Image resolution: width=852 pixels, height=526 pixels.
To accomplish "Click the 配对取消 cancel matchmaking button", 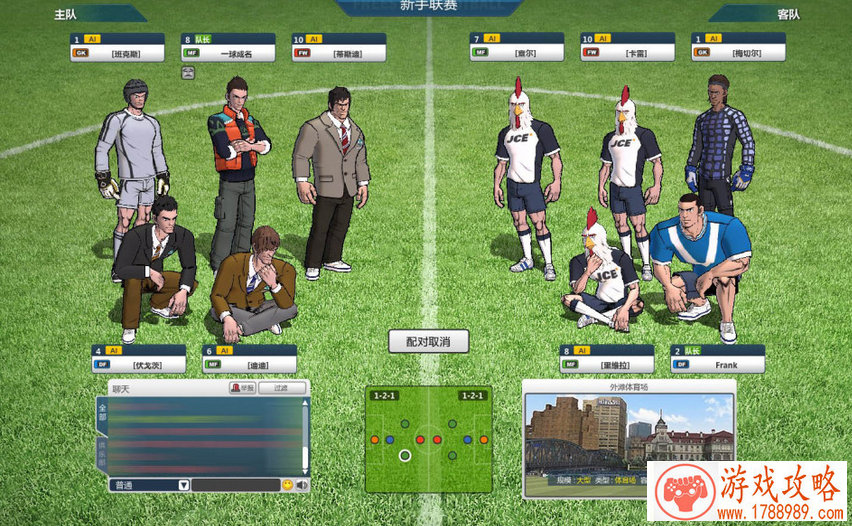I will [x=428, y=342].
